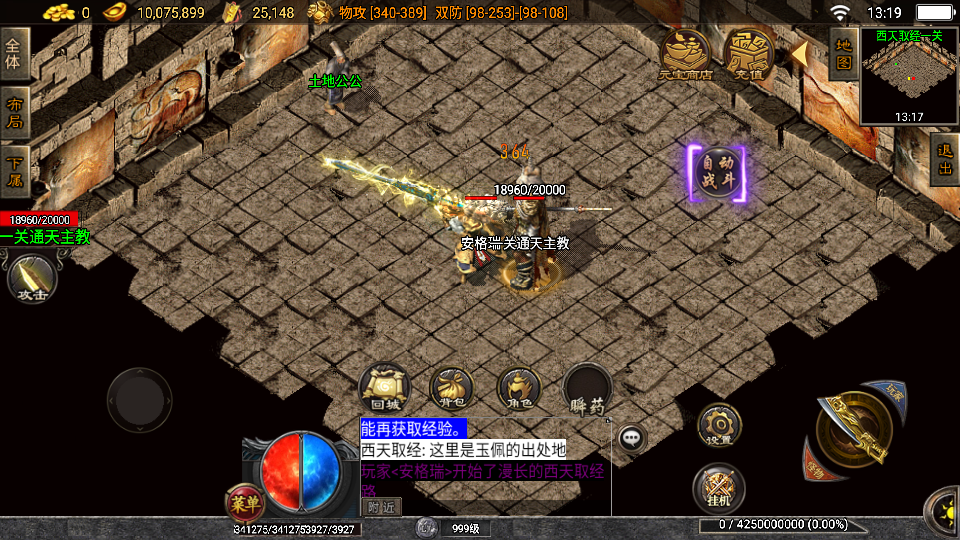Open the 充值 recharge chest
The image size is (960, 540).
click(749, 53)
